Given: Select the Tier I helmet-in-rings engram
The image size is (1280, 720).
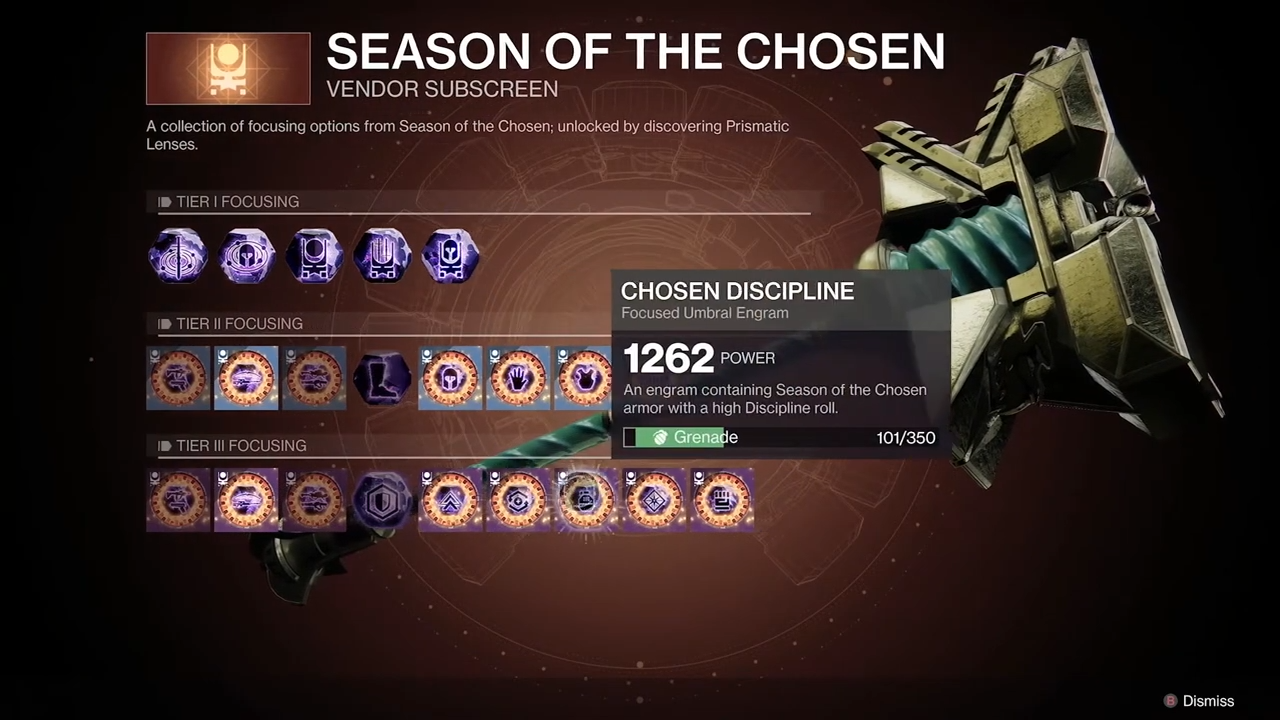Looking at the screenshot, I should [x=247, y=256].
